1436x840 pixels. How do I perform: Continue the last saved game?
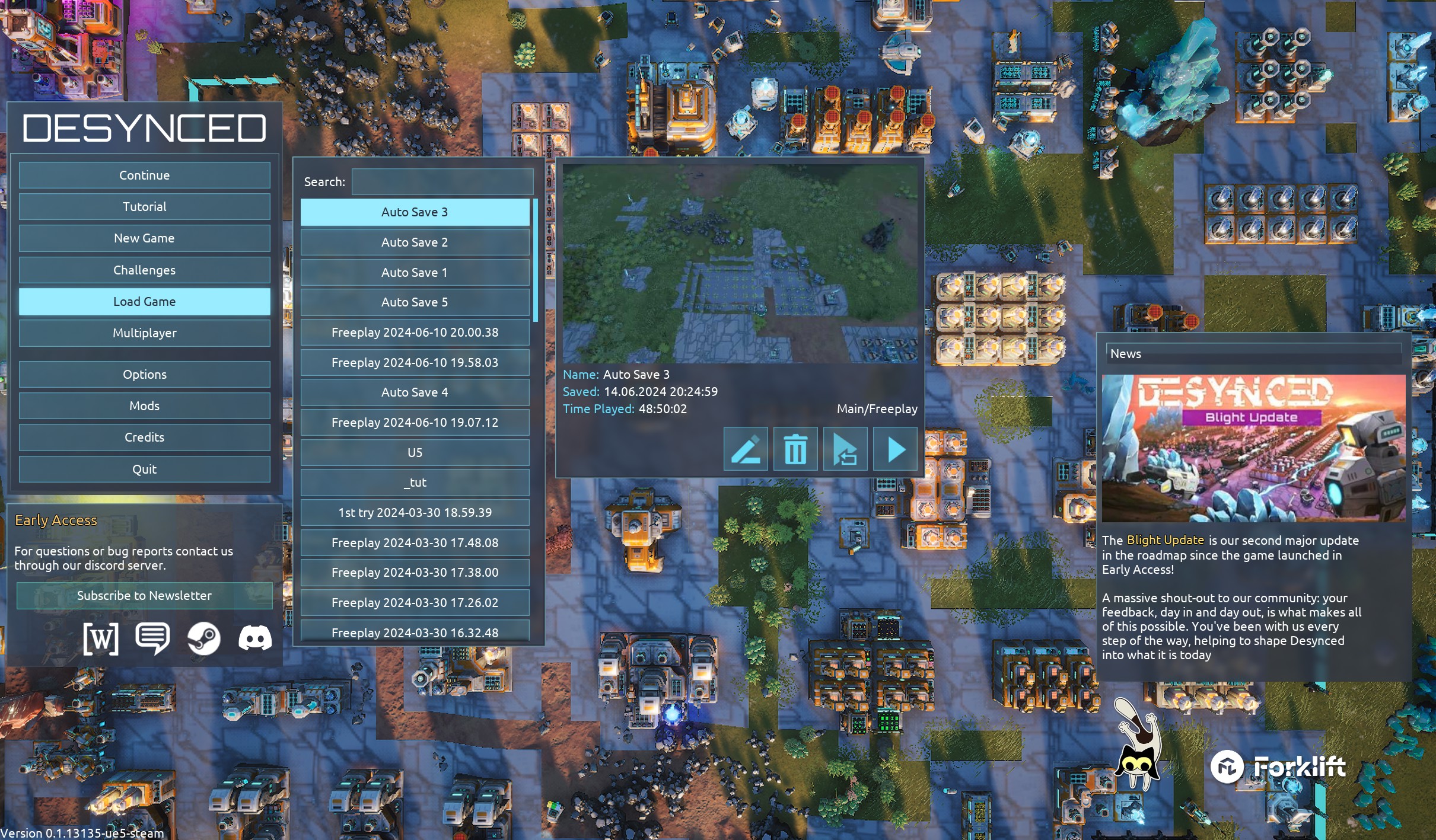point(144,175)
